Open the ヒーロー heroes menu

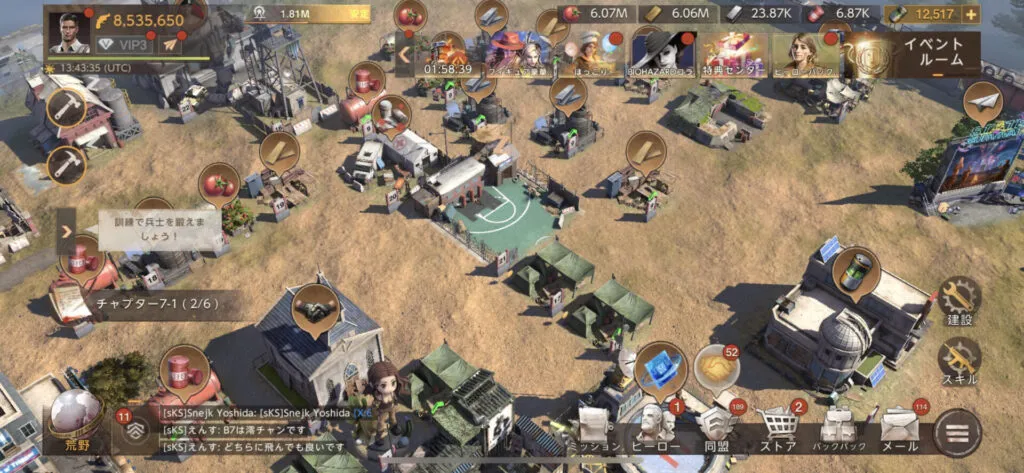[x=654, y=427]
